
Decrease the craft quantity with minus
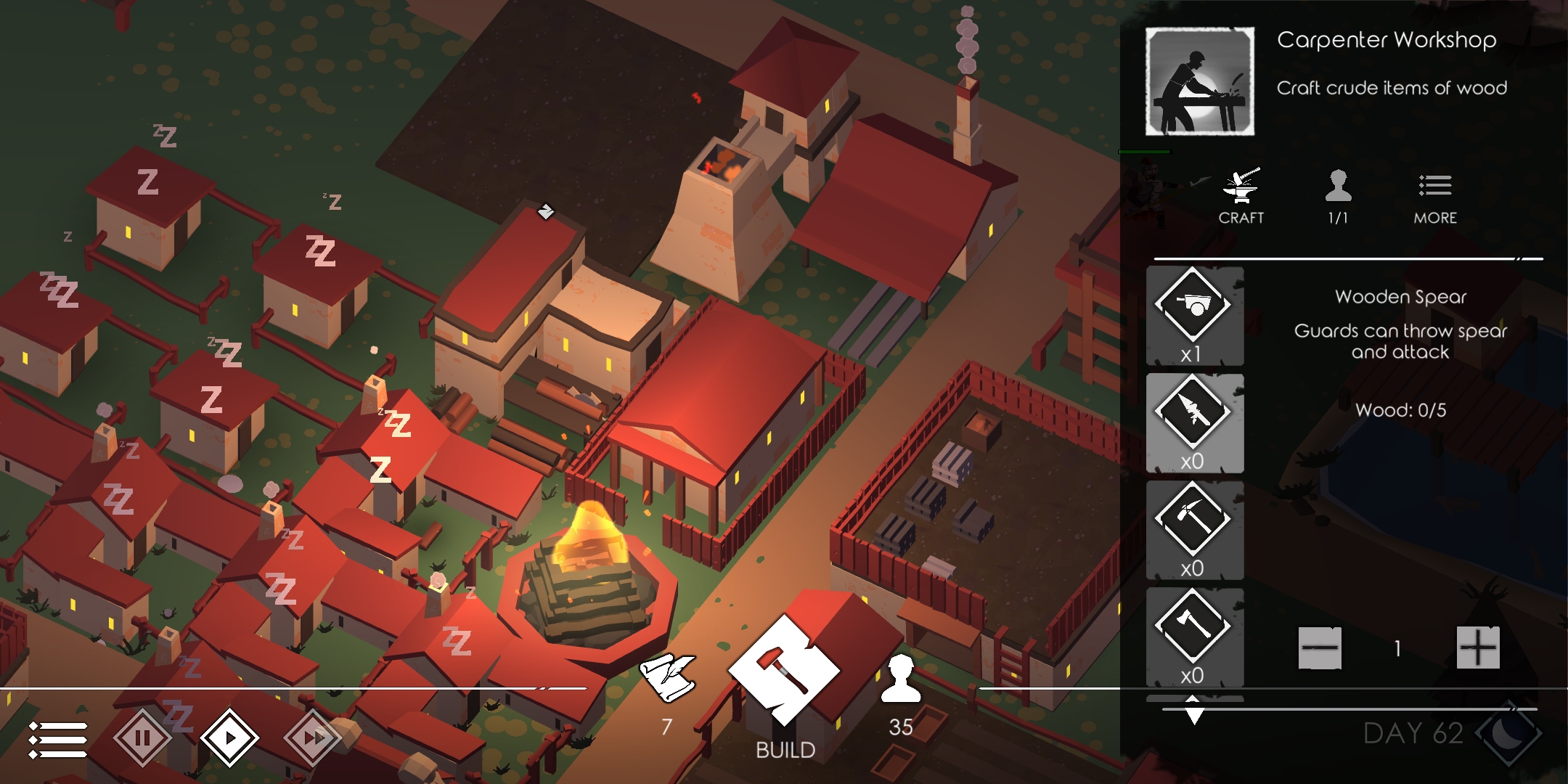point(1319,648)
